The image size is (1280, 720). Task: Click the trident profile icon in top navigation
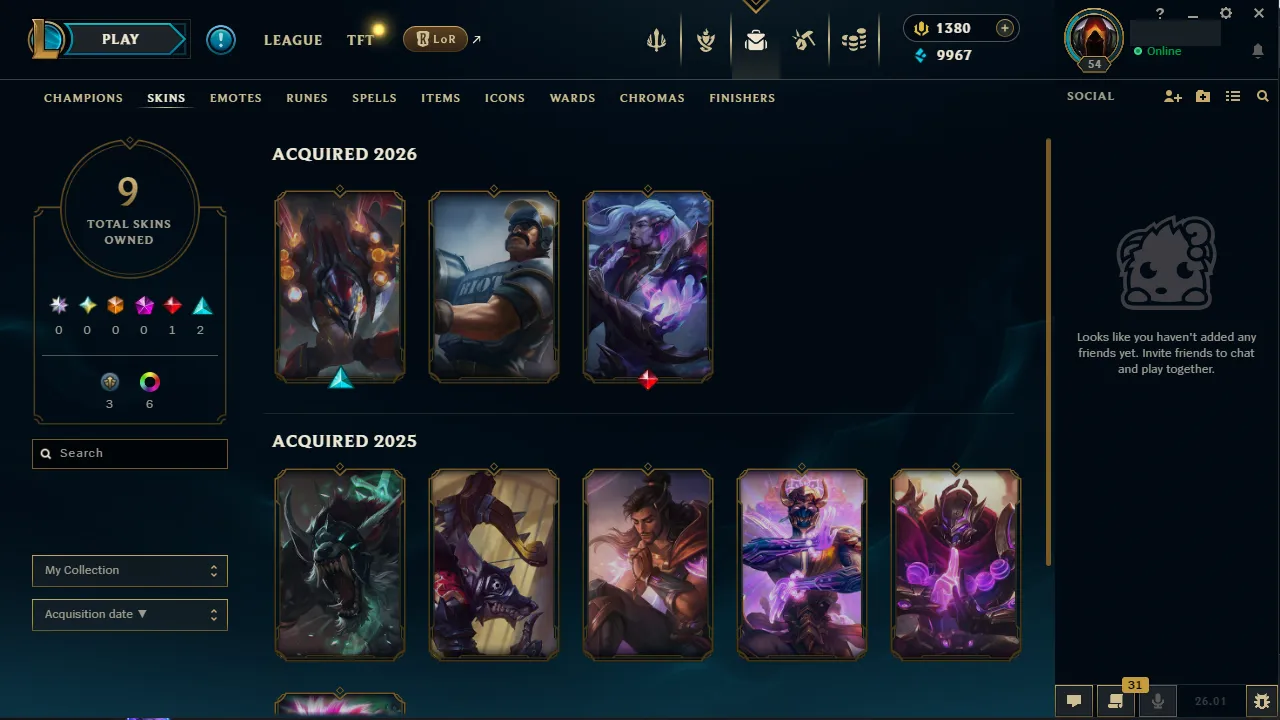coord(656,40)
